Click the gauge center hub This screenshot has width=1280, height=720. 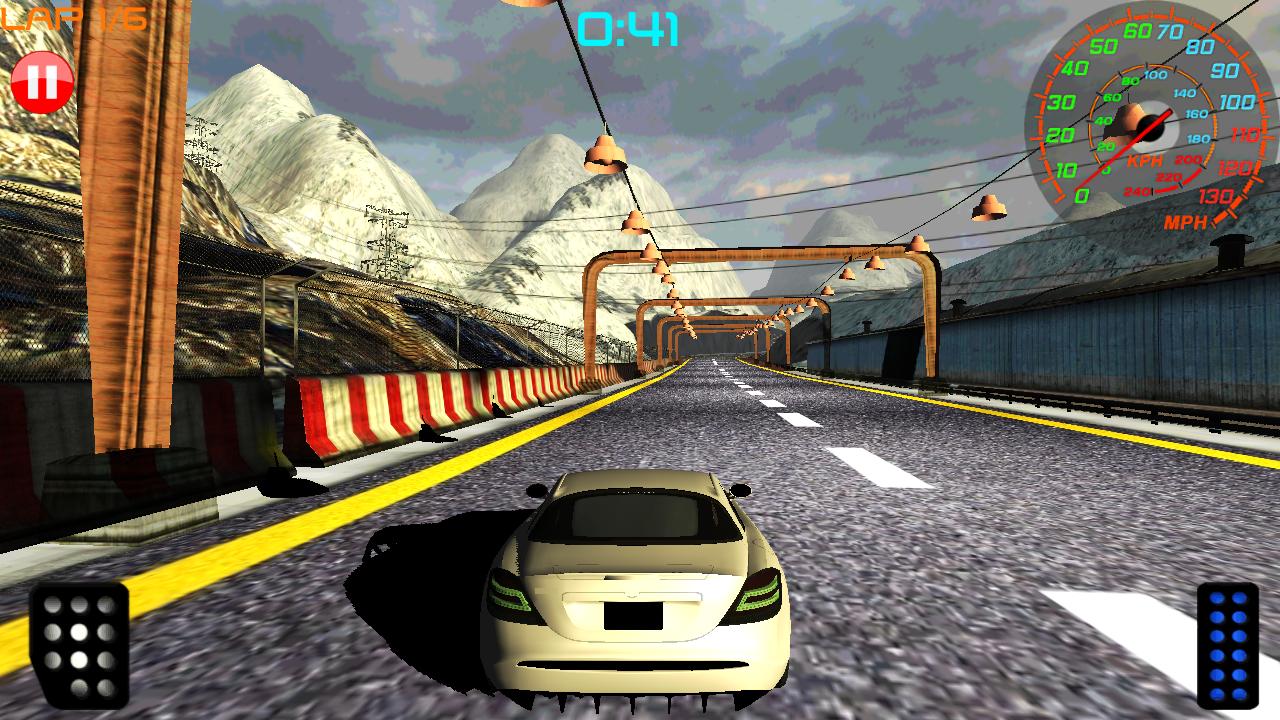coord(1150,128)
